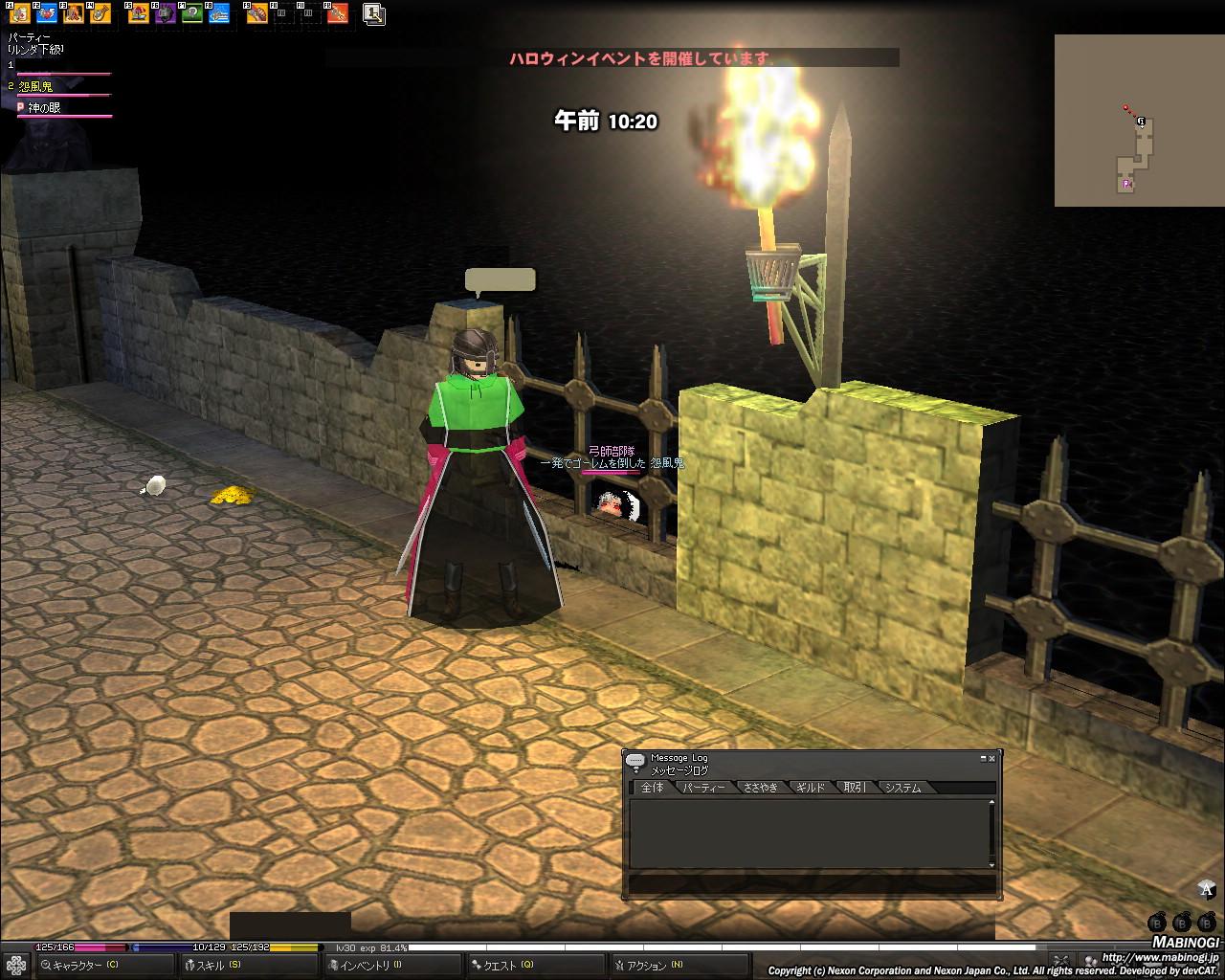Minimize the Message Log window
The height and width of the screenshot is (980, 1225).
pos(982,758)
